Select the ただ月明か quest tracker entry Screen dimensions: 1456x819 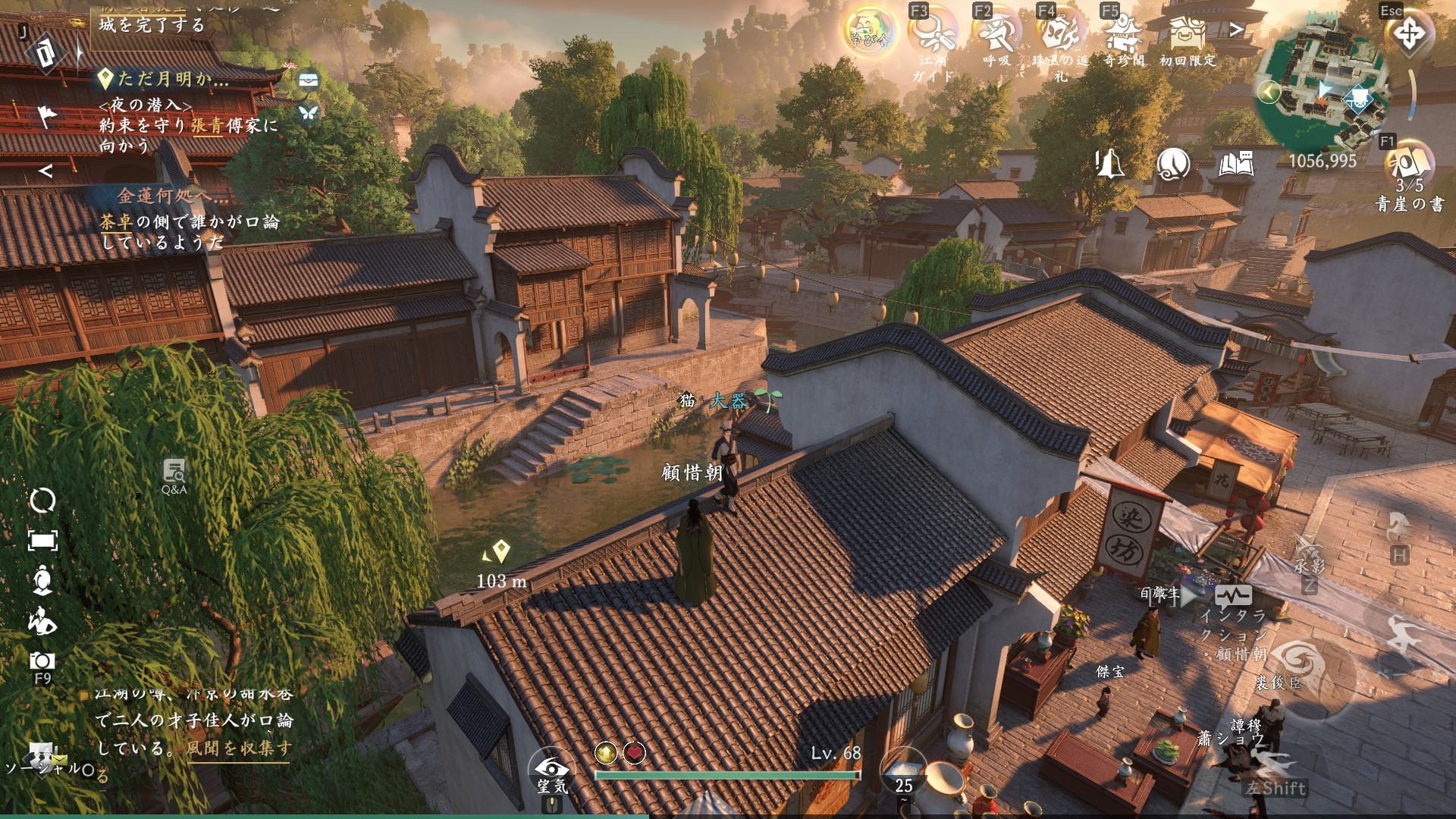click(173, 79)
